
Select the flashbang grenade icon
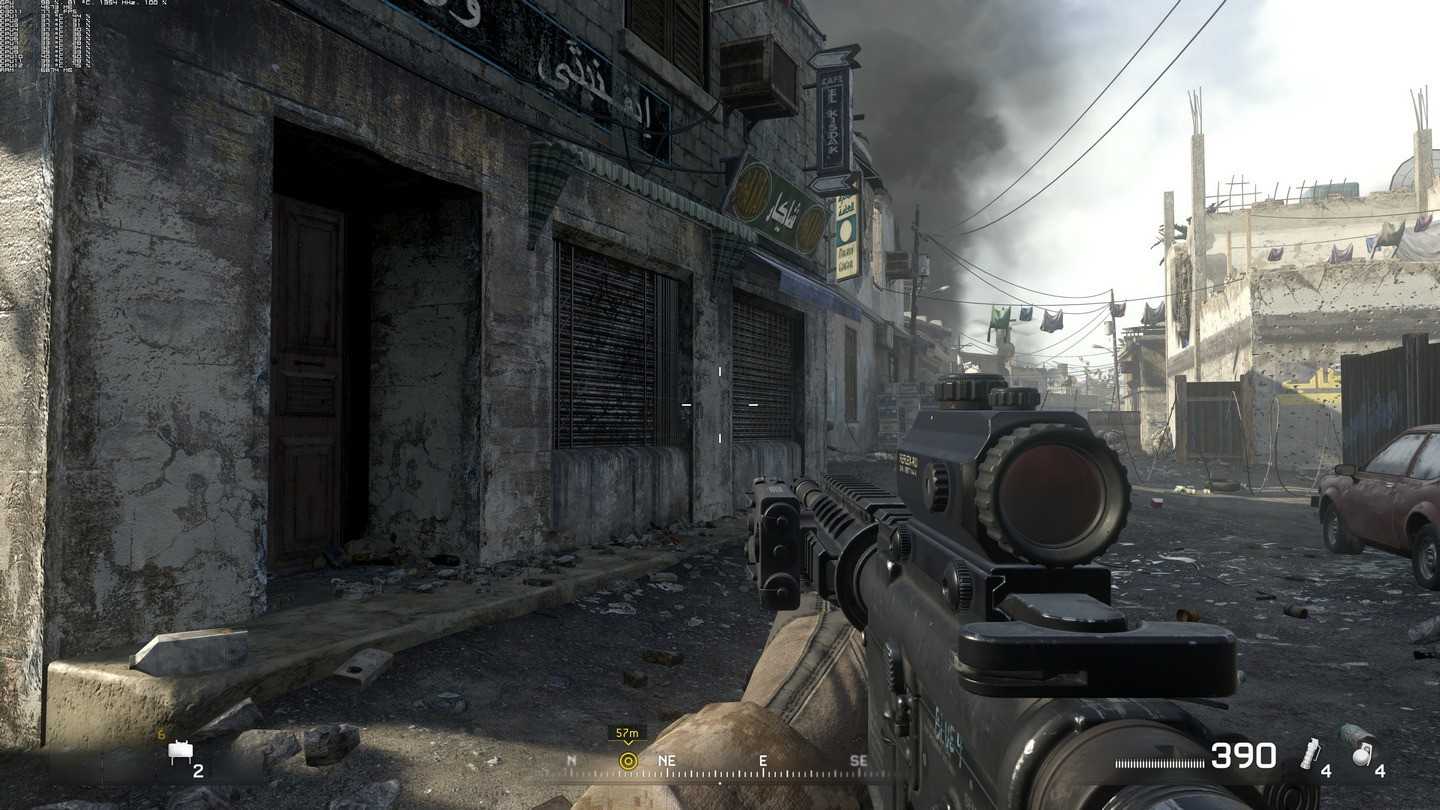[1310, 755]
